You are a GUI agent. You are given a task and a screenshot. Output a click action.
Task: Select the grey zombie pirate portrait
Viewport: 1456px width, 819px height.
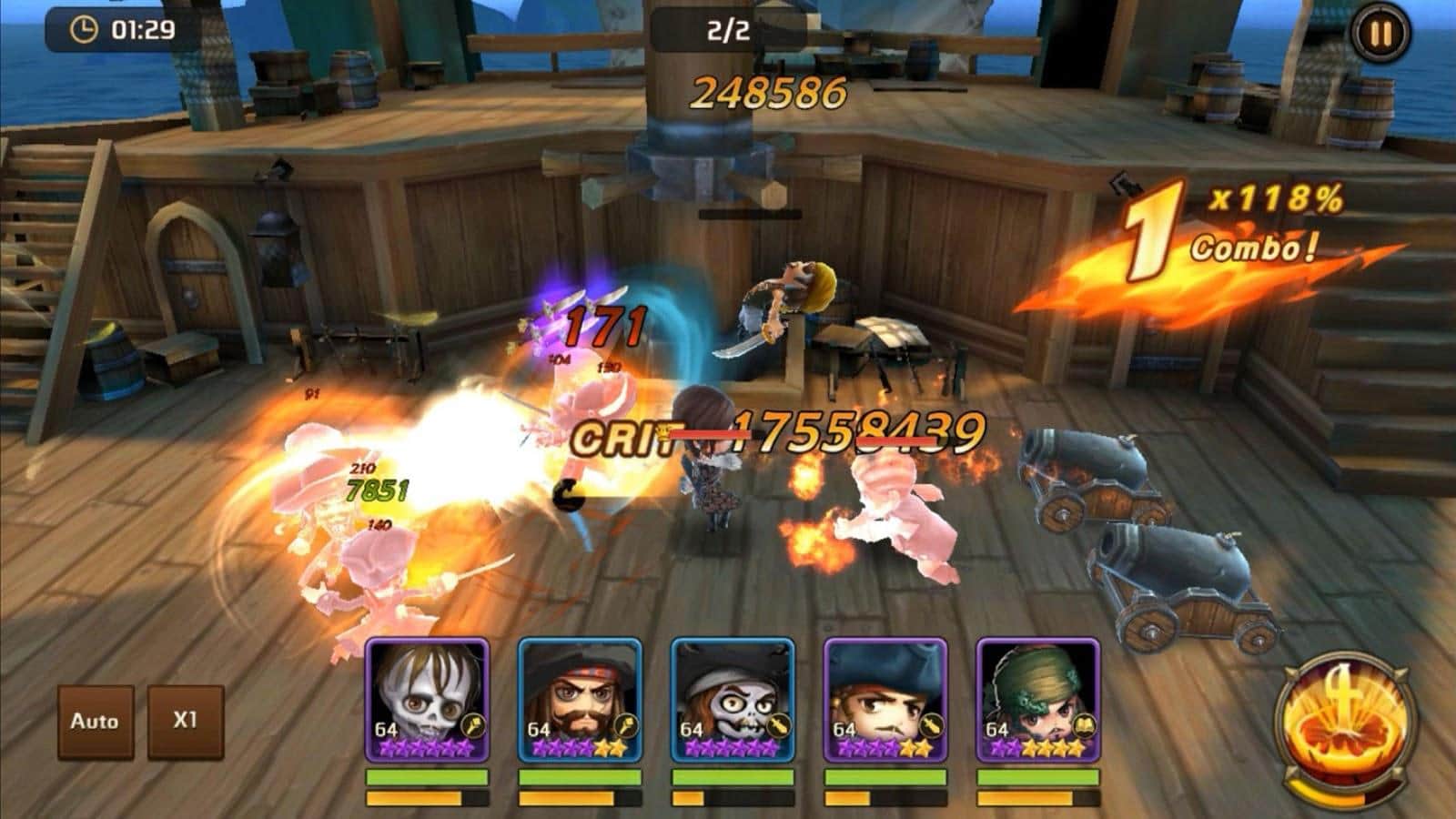pyautogui.click(x=733, y=701)
